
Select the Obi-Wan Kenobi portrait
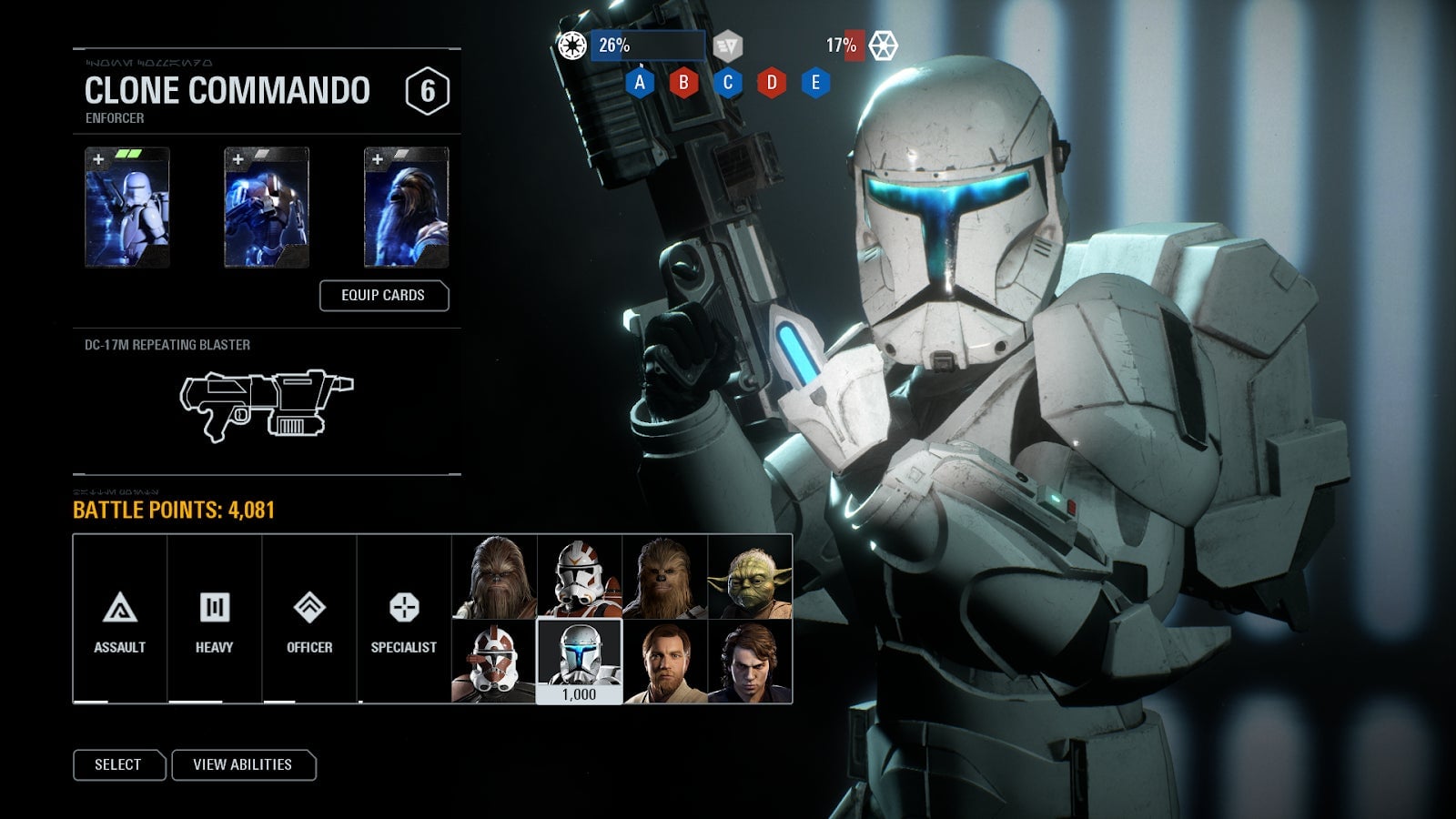(x=664, y=662)
